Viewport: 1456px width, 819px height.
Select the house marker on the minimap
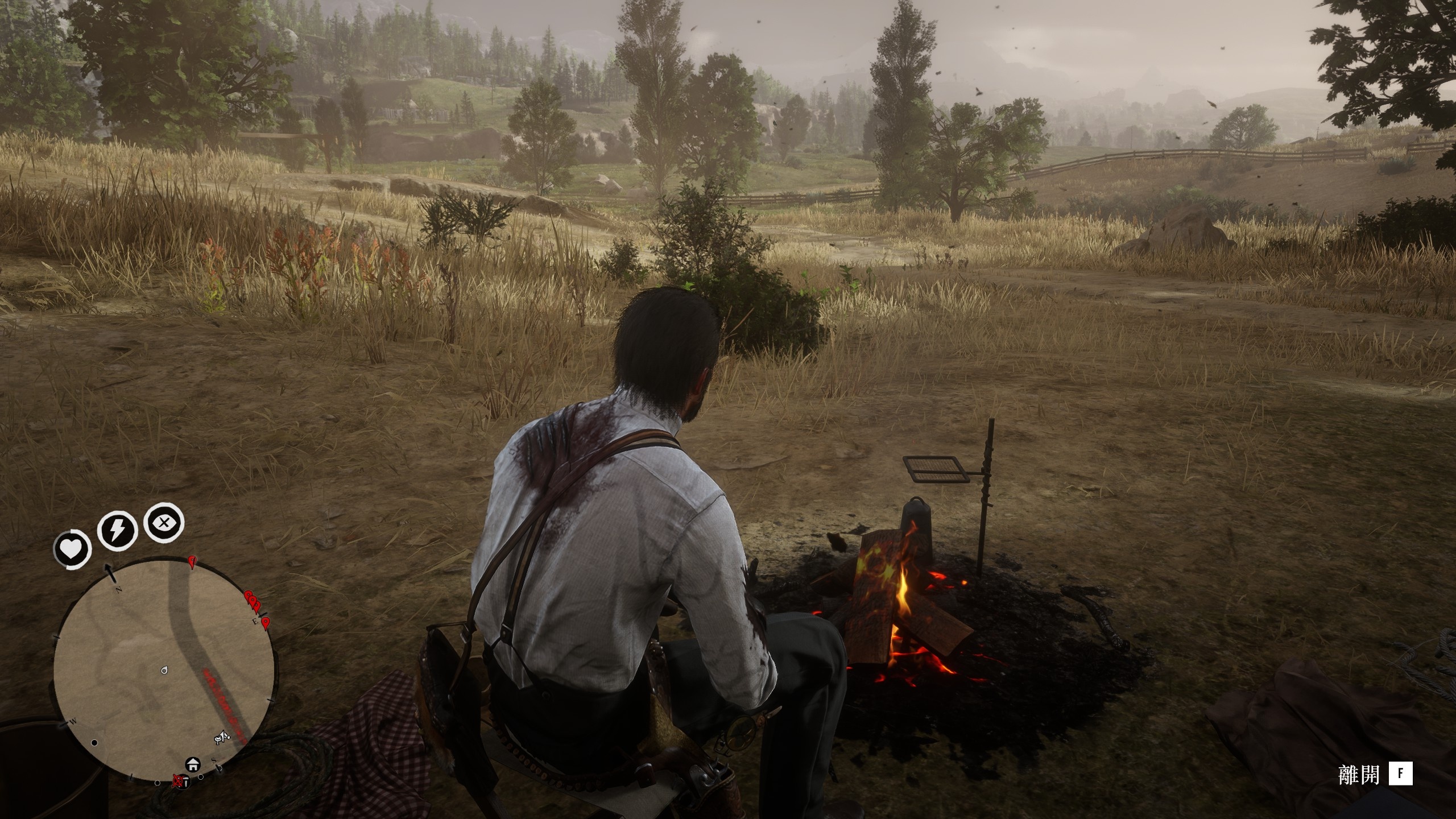[192, 764]
